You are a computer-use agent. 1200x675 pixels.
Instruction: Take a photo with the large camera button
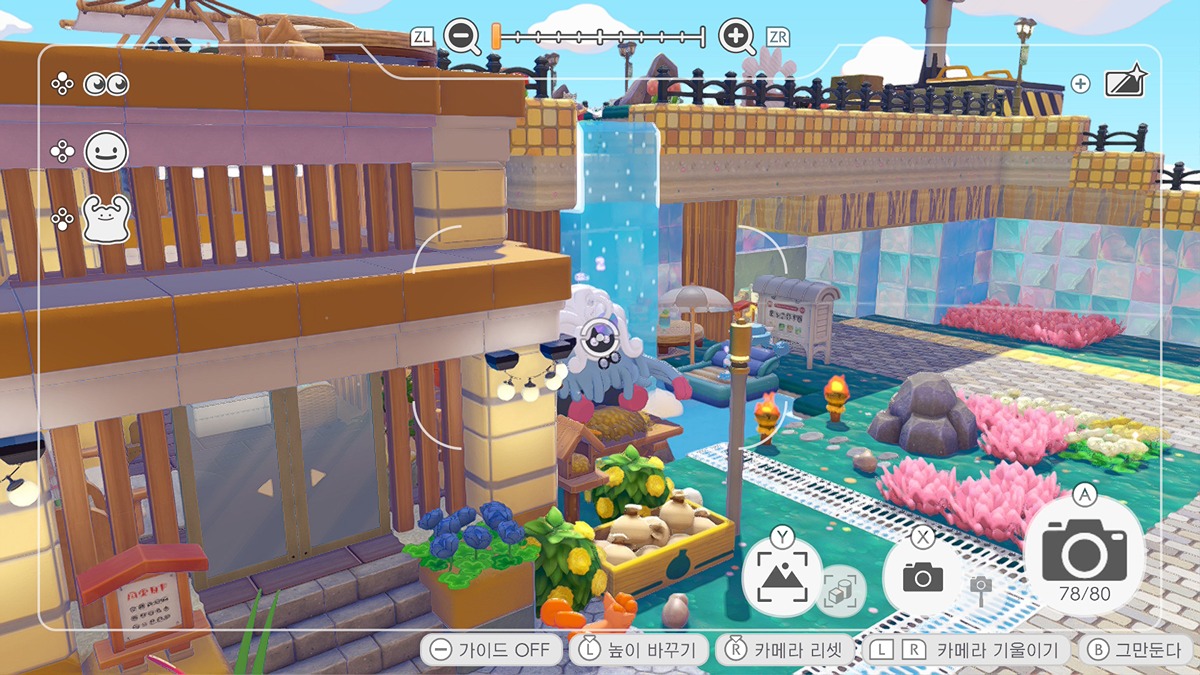pyautogui.click(x=1084, y=553)
